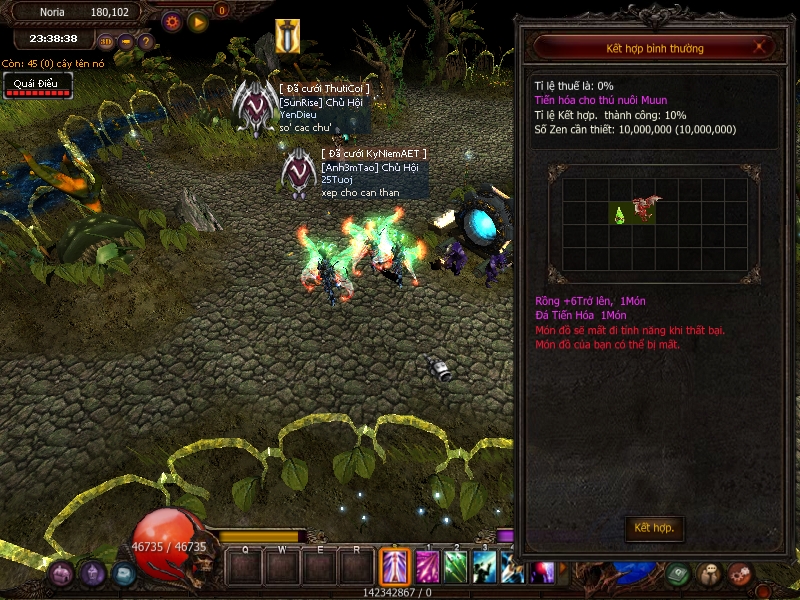This screenshot has height=600, width=800.
Task: Activate the magenta slash skill in slot 1
Action: coord(427,568)
